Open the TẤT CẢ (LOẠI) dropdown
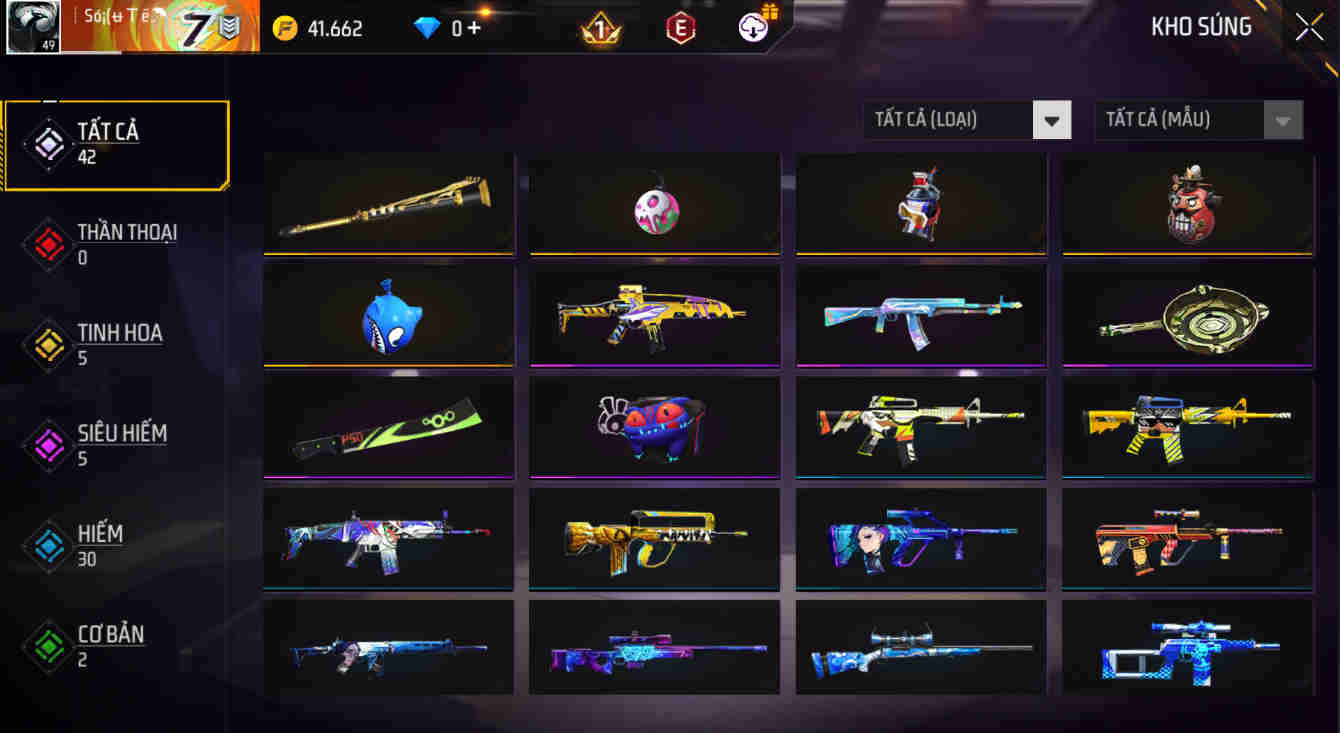1340x733 pixels. pyautogui.click(x=965, y=120)
